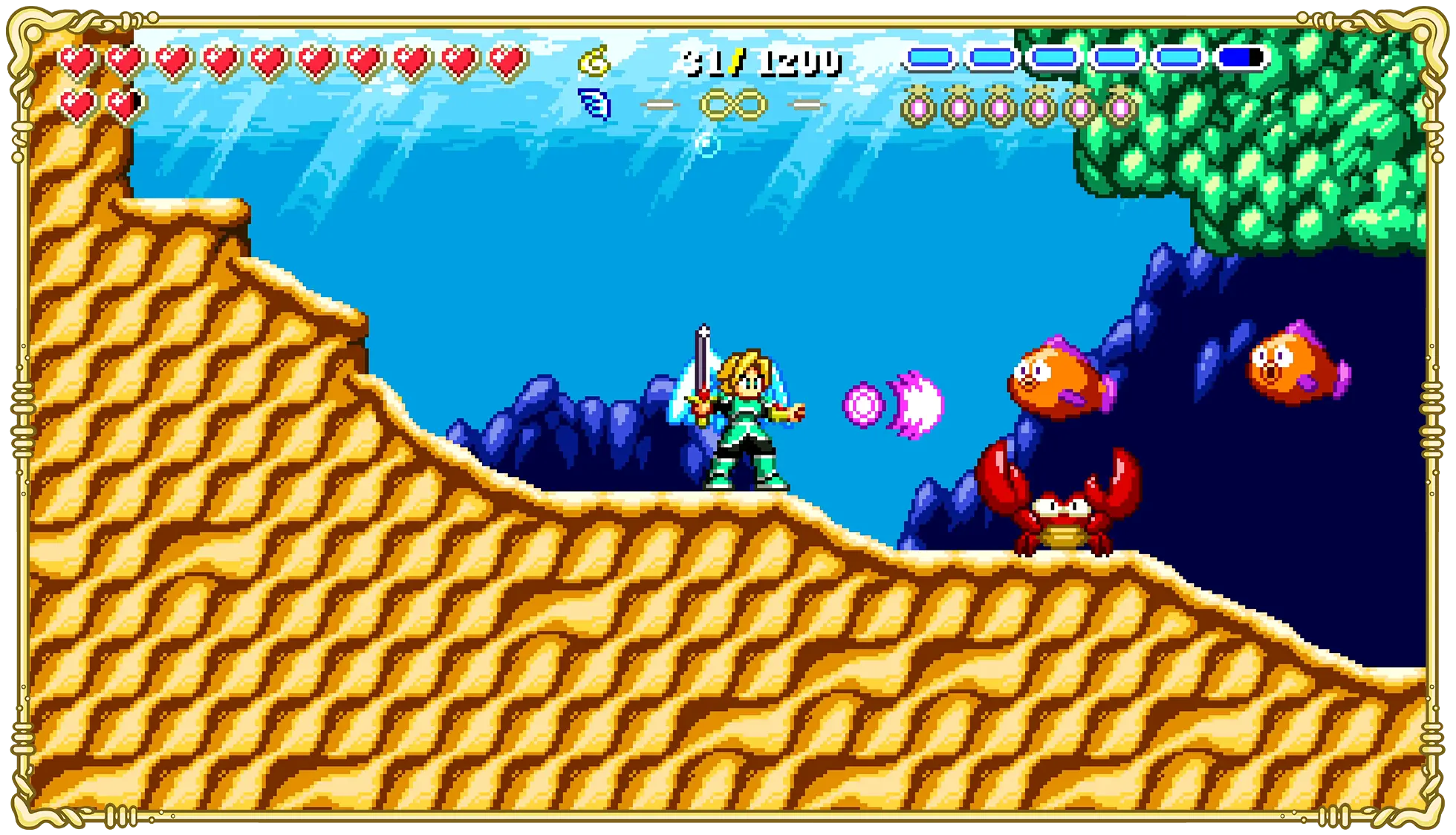This screenshot has width=1456, height=835.
Task: Click the blue wing item icon
Action: [x=594, y=104]
